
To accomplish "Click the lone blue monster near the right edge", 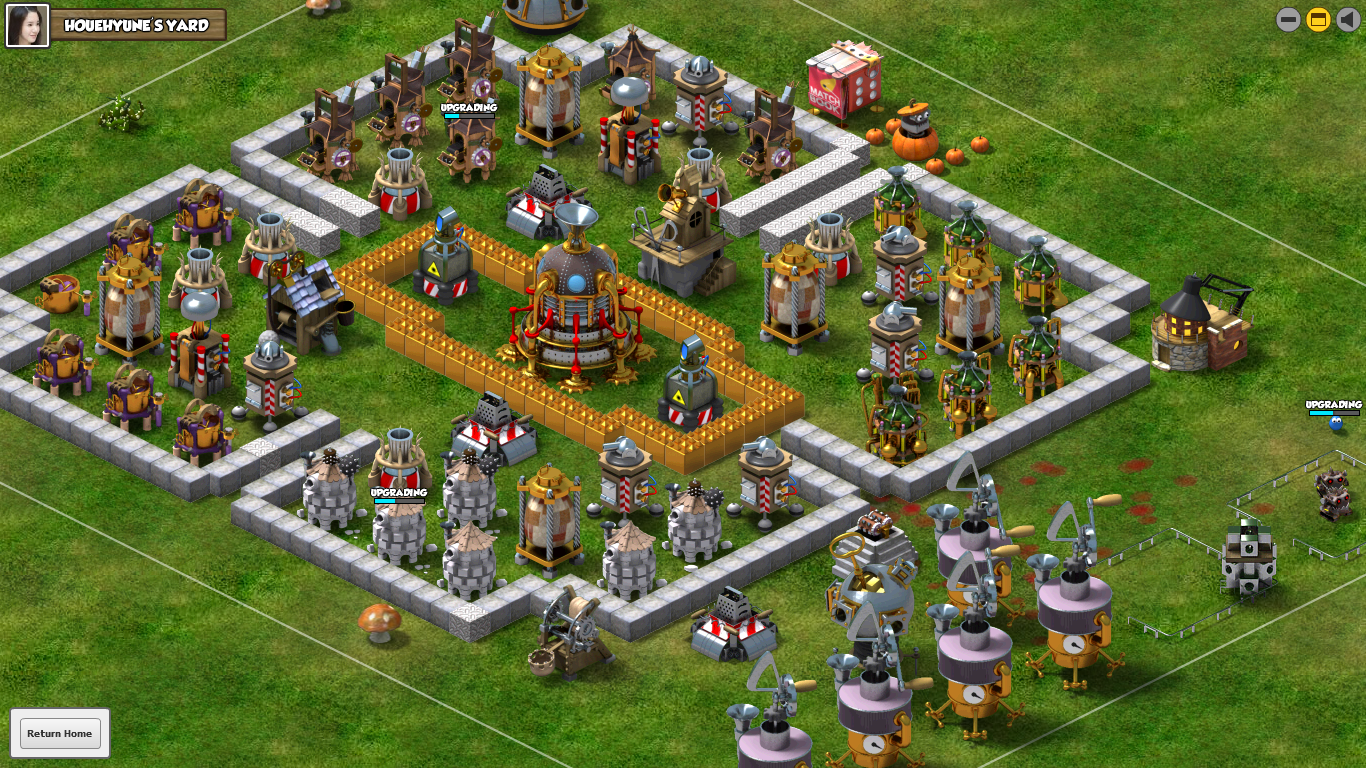I will point(1334,425).
